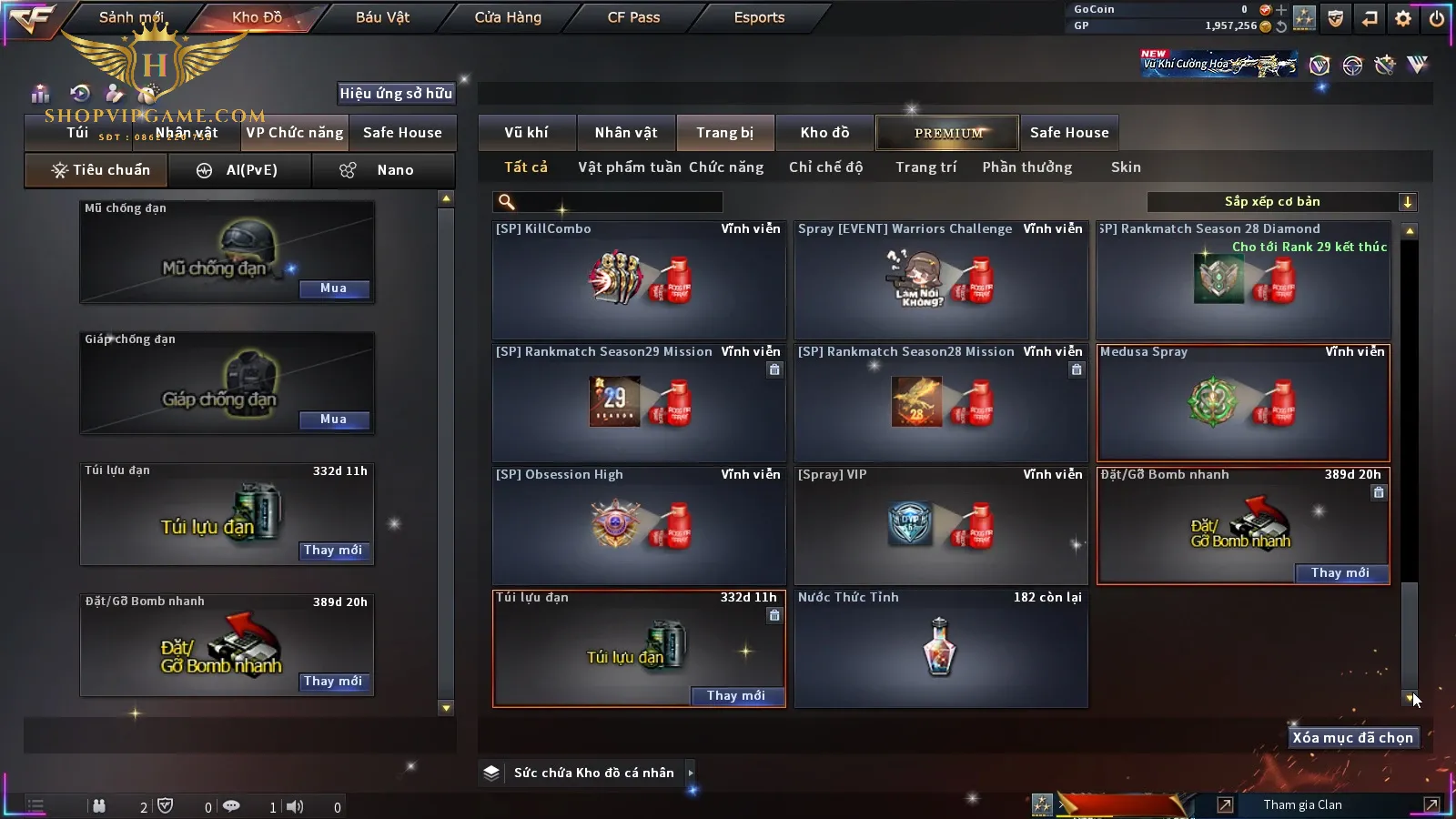This screenshot has height=819, width=1456.
Task: Switch to the Nhân vật inventory tab
Action: coord(626,133)
